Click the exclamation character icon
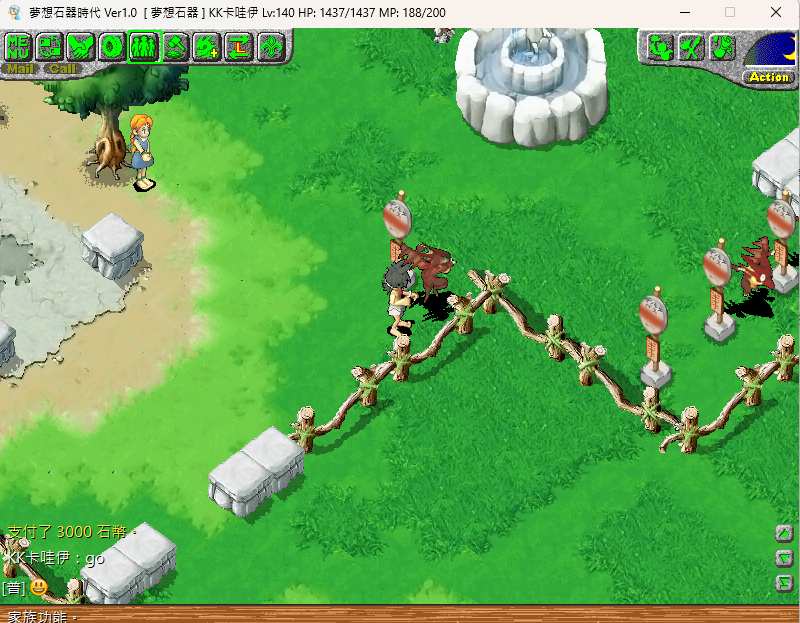This screenshot has width=800, height=623. tap(722, 46)
